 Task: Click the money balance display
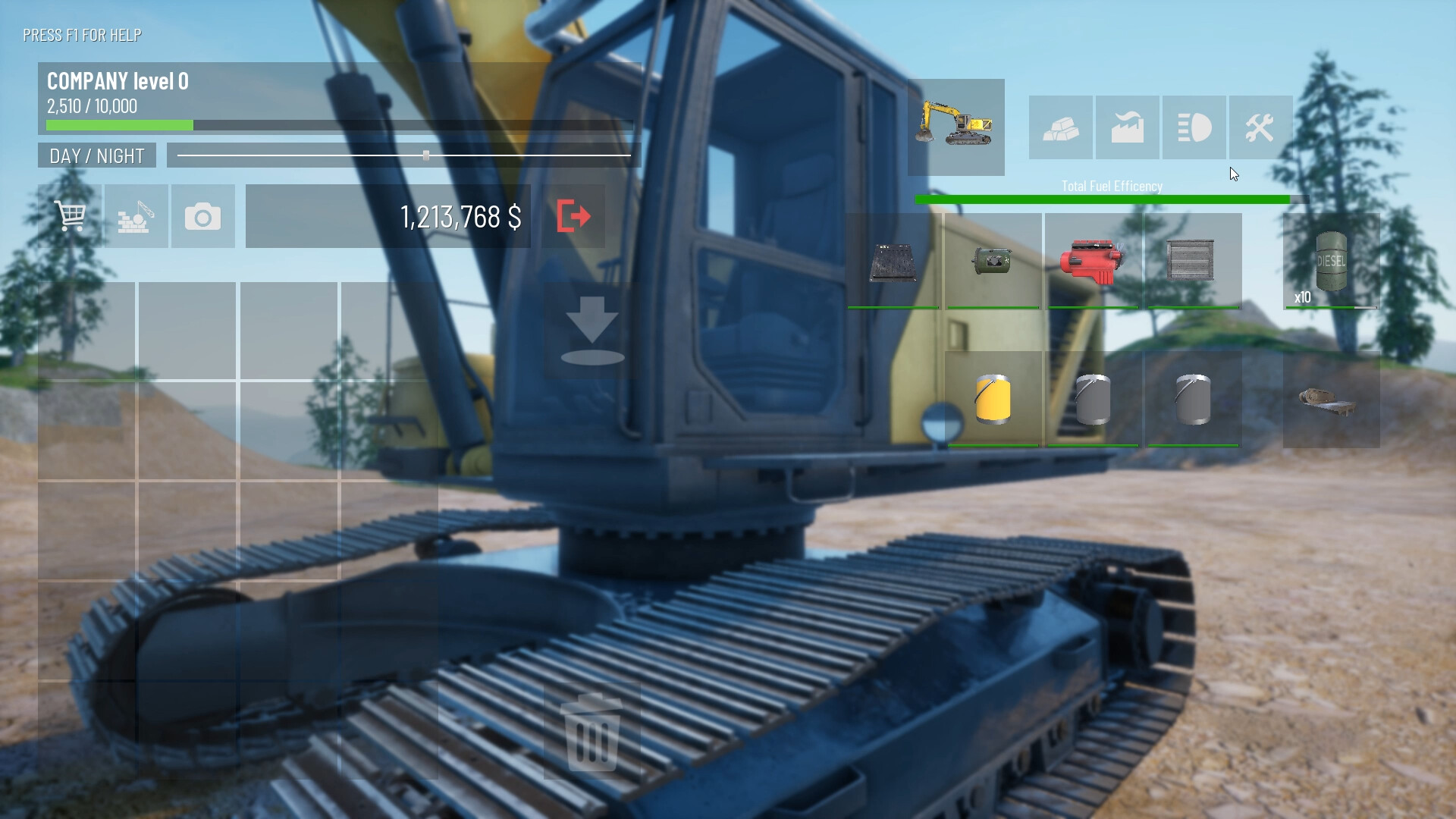click(461, 217)
